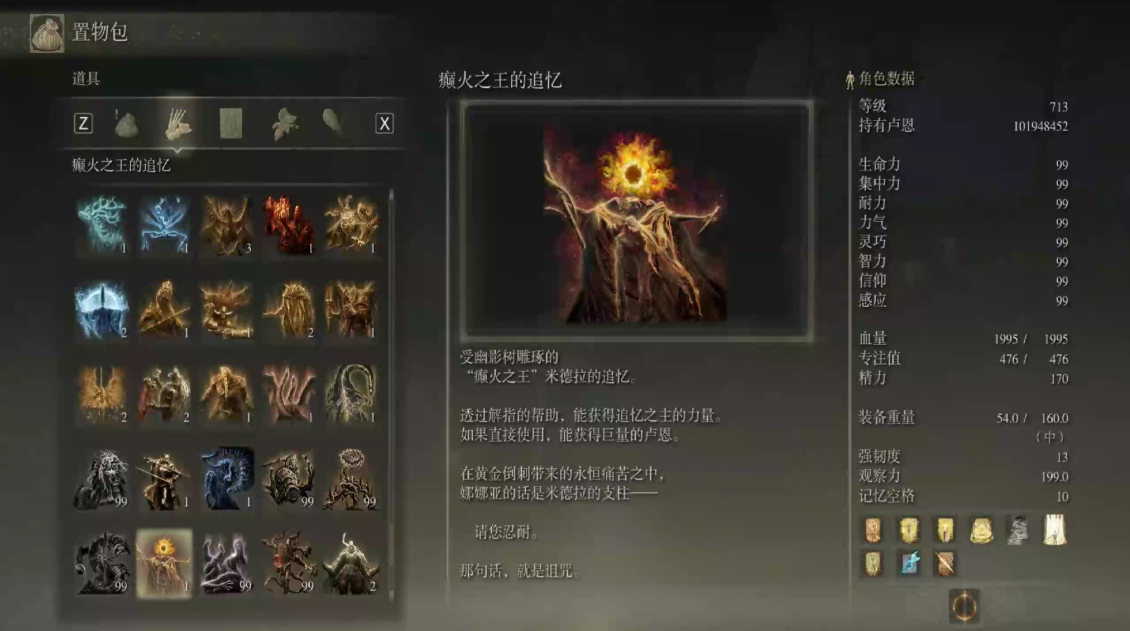Viewport: 1130px width, 631px height.
Task: Select the white curtain-like spell icon
Action: click(1054, 530)
